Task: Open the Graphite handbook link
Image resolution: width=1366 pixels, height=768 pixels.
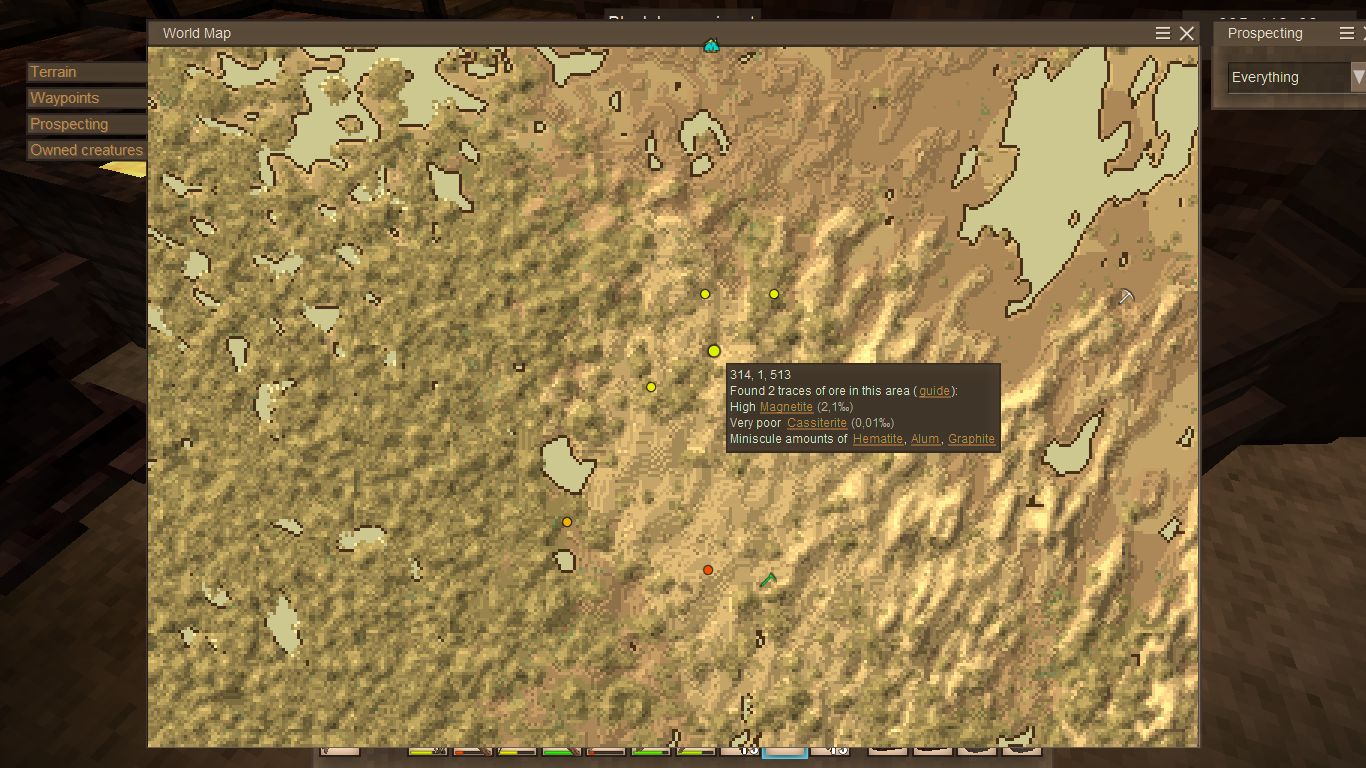Action: coord(971,439)
